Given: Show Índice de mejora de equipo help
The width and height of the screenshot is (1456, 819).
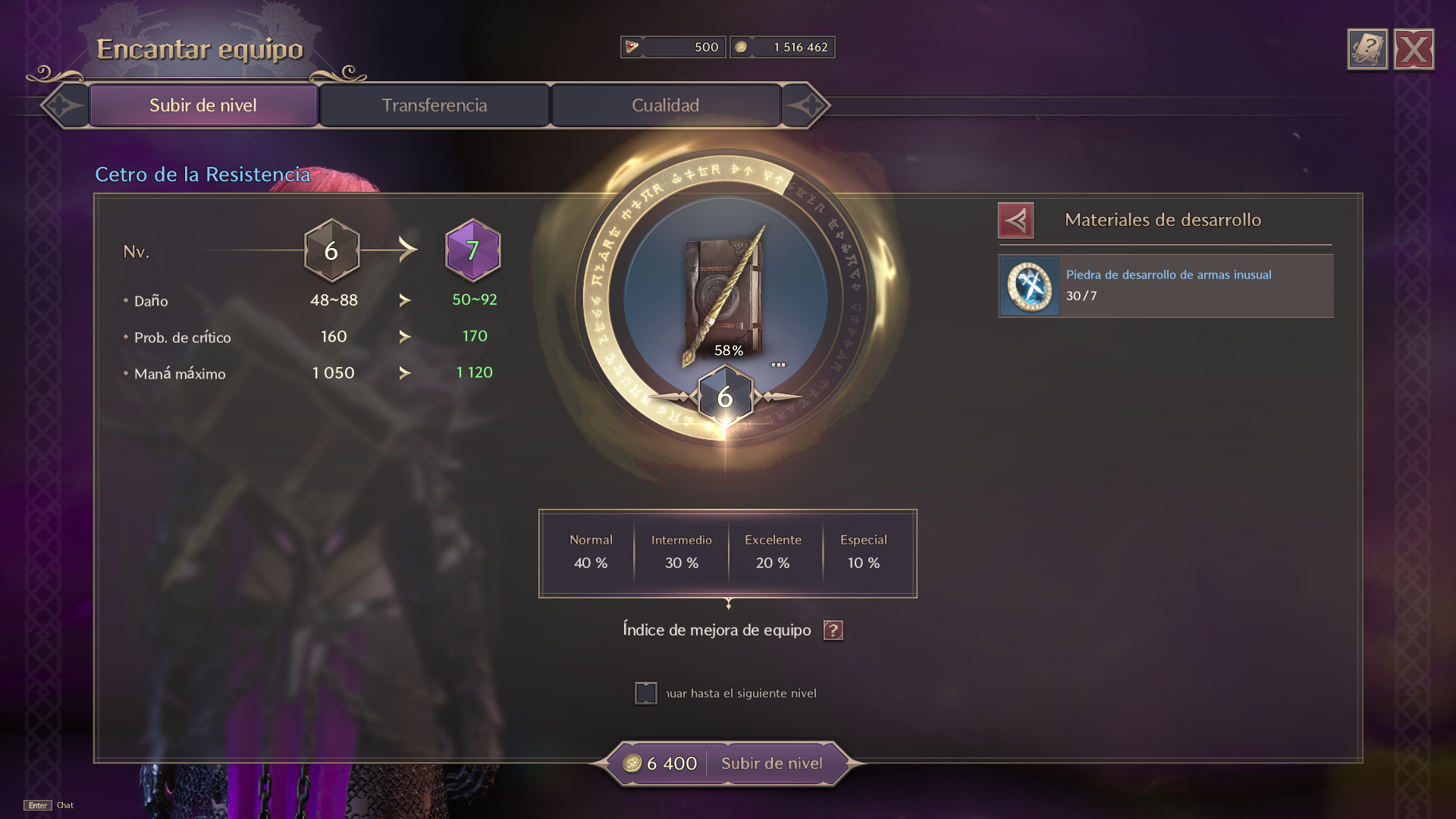Looking at the screenshot, I should pos(833,630).
